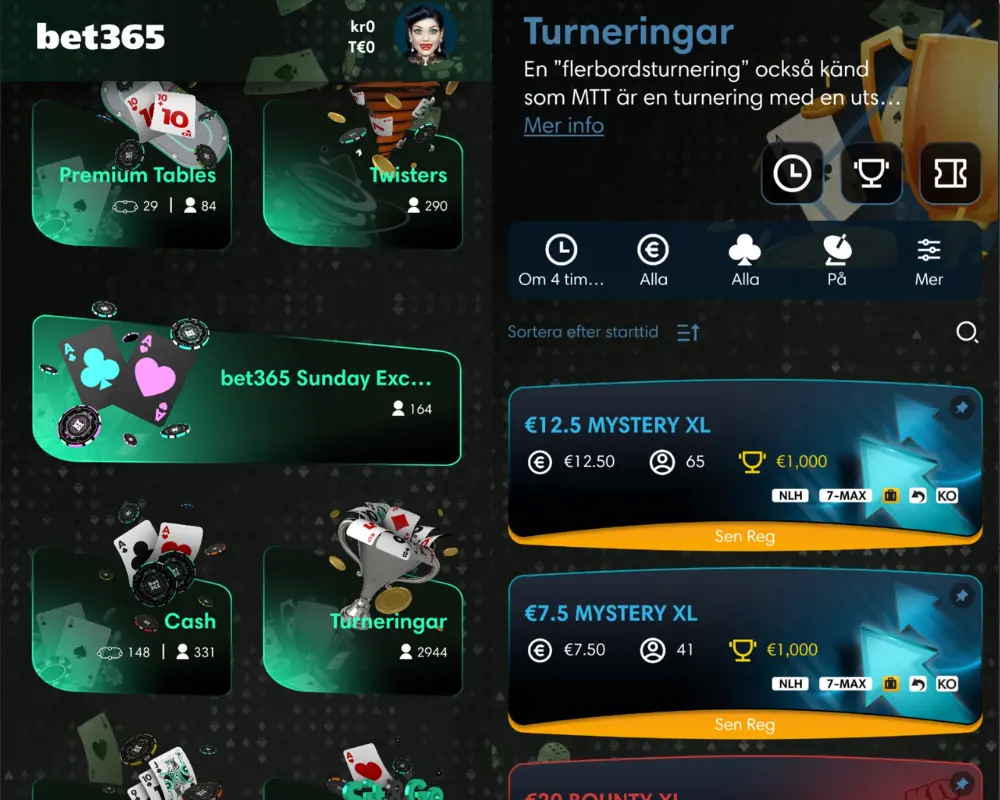Open the trophy button
Screen dimensions: 1000x800
pyautogui.click(x=871, y=173)
